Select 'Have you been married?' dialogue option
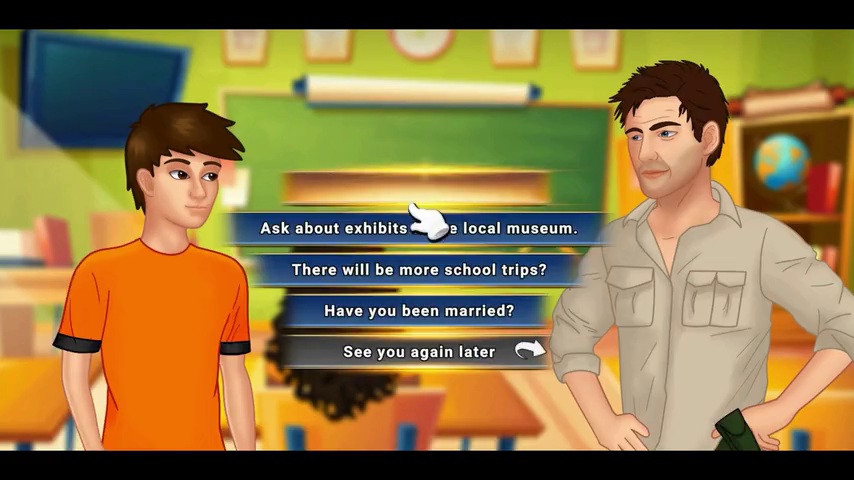 (x=418, y=311)
